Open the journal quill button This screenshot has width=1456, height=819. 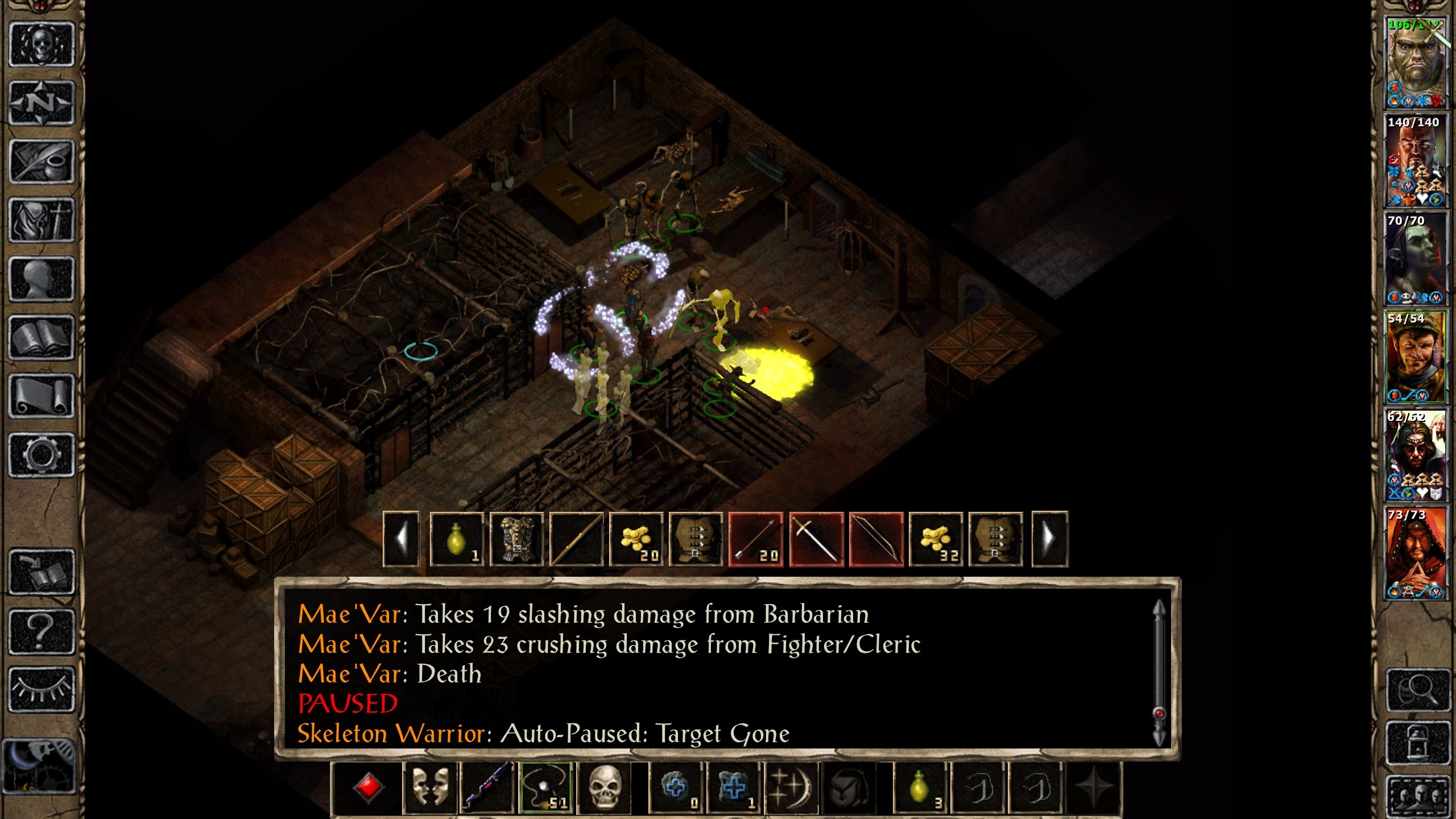pos(42,162)
